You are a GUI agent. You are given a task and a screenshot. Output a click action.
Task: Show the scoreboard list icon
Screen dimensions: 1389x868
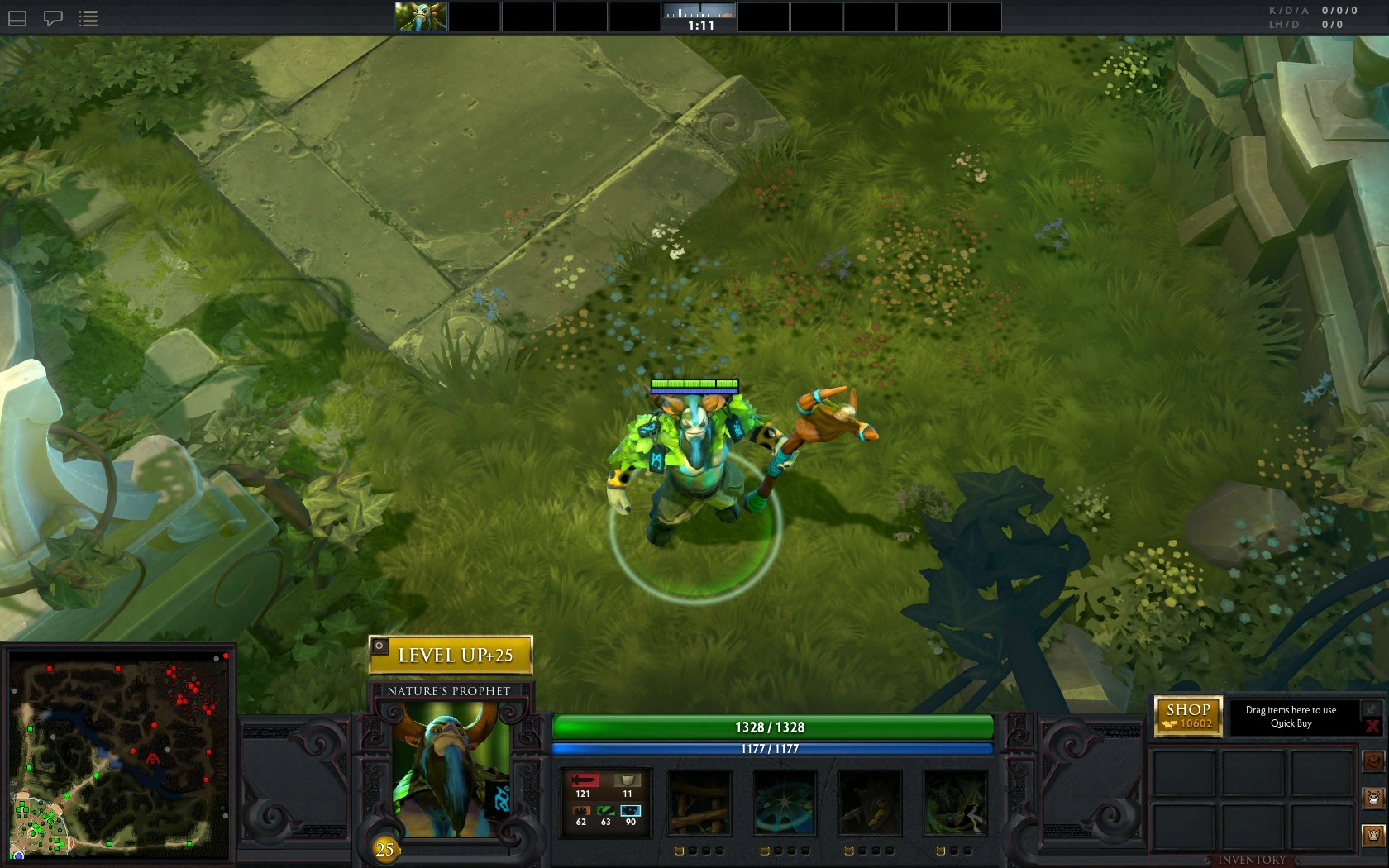coord(88,18)
